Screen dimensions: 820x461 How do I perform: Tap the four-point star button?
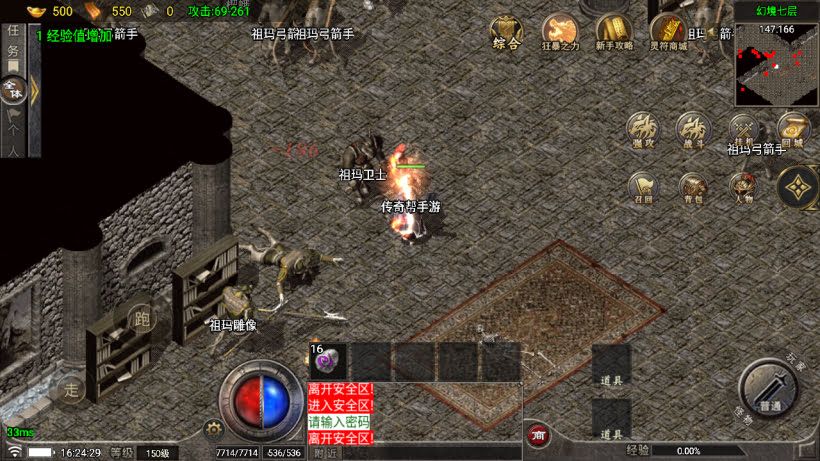point(797,187)
